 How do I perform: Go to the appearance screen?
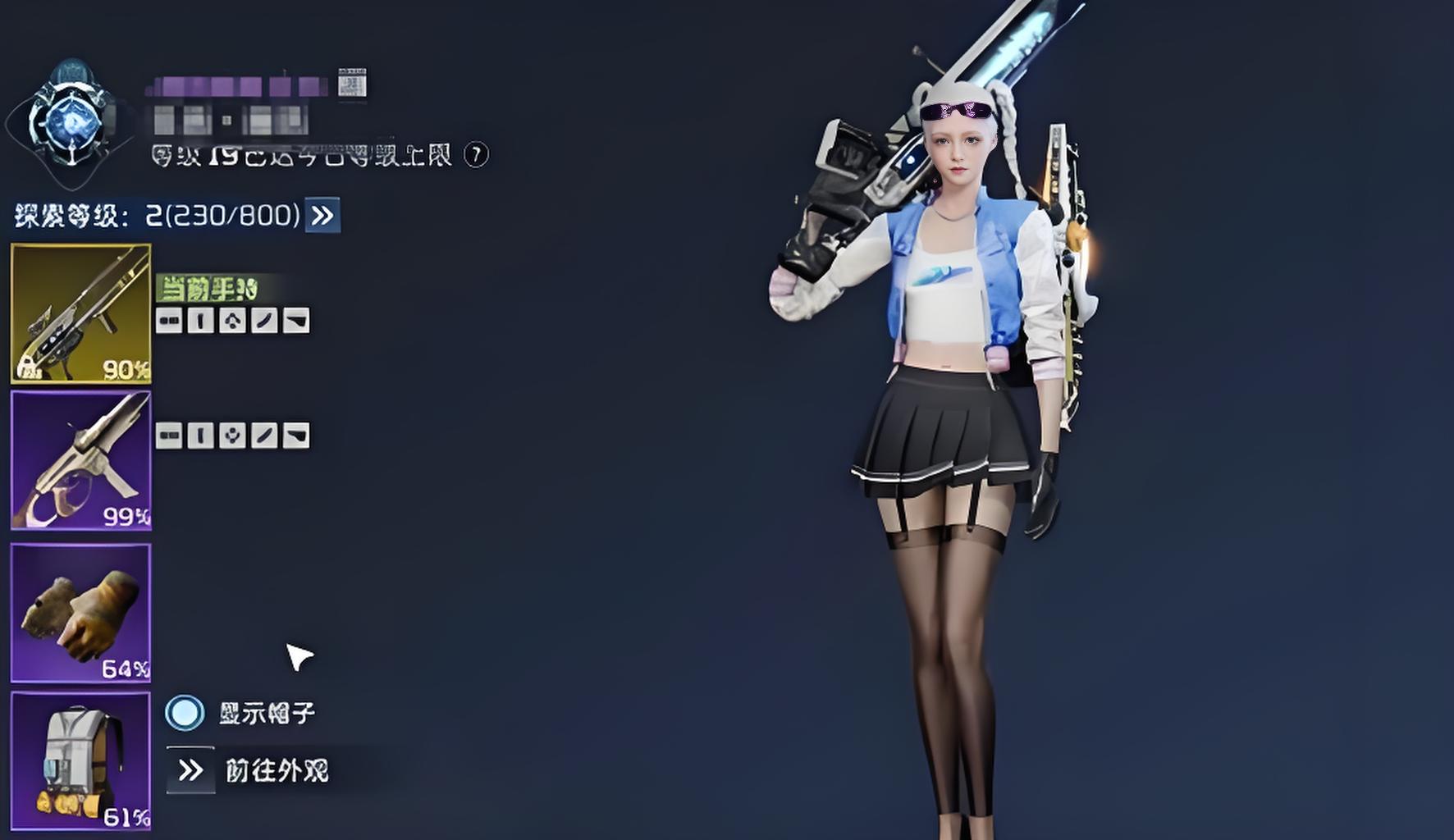pyautogui.click(x=190, y=770)
